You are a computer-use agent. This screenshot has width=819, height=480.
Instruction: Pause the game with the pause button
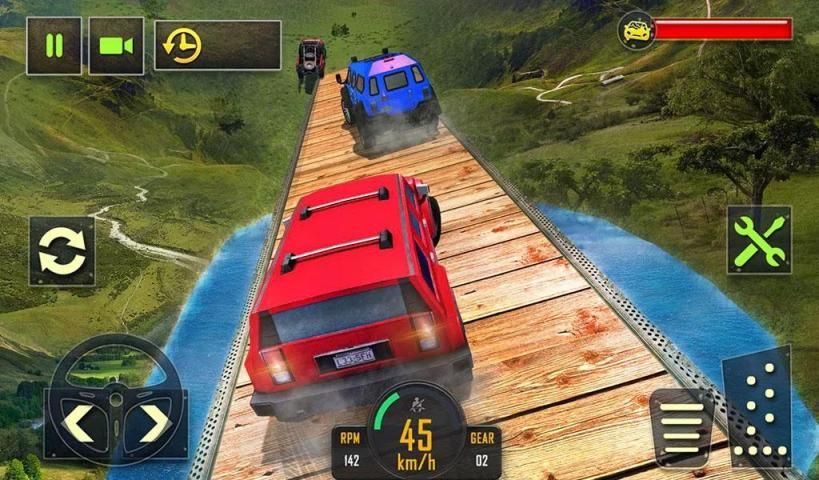[x=54, y=46]
